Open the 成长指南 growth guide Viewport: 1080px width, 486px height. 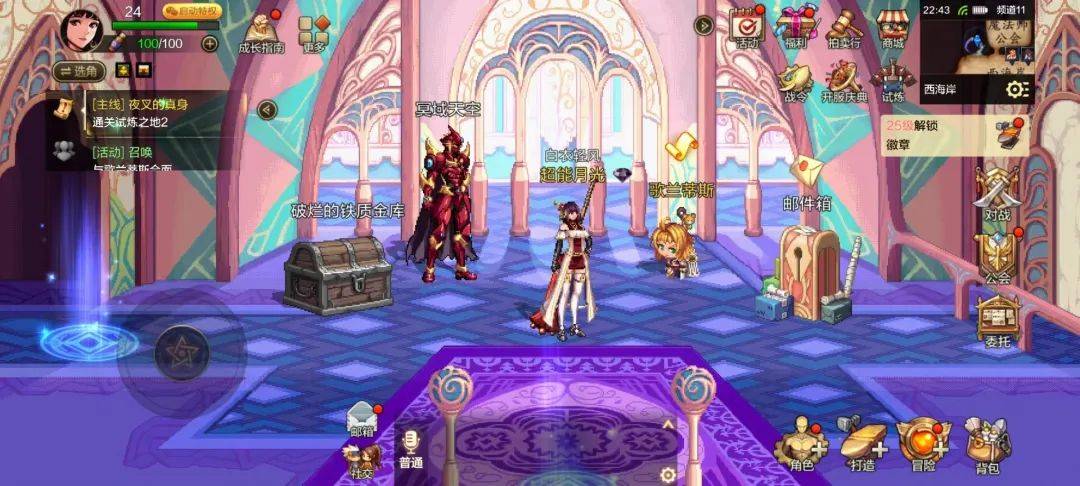pyautogui.click(x=261, y=31)
